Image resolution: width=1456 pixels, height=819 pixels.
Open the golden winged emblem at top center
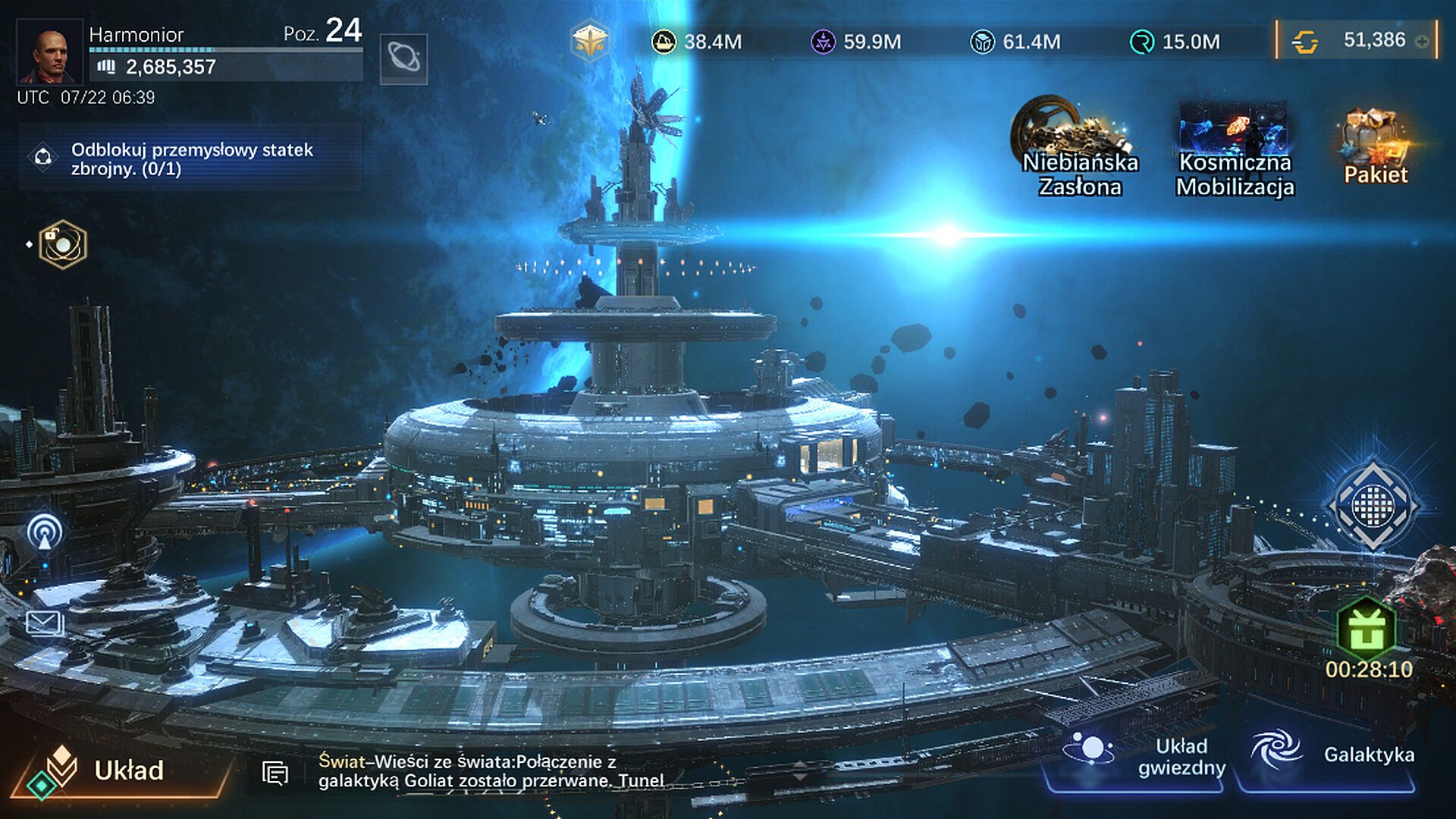click(x=590, y=40)
